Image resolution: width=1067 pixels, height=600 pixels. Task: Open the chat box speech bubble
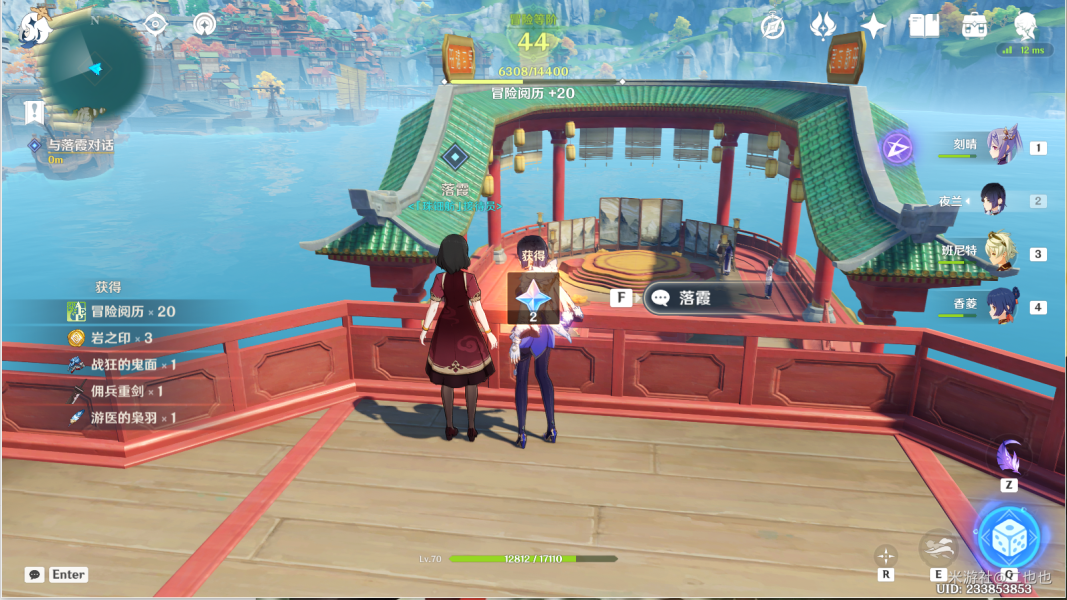click(x=36, y=575)
